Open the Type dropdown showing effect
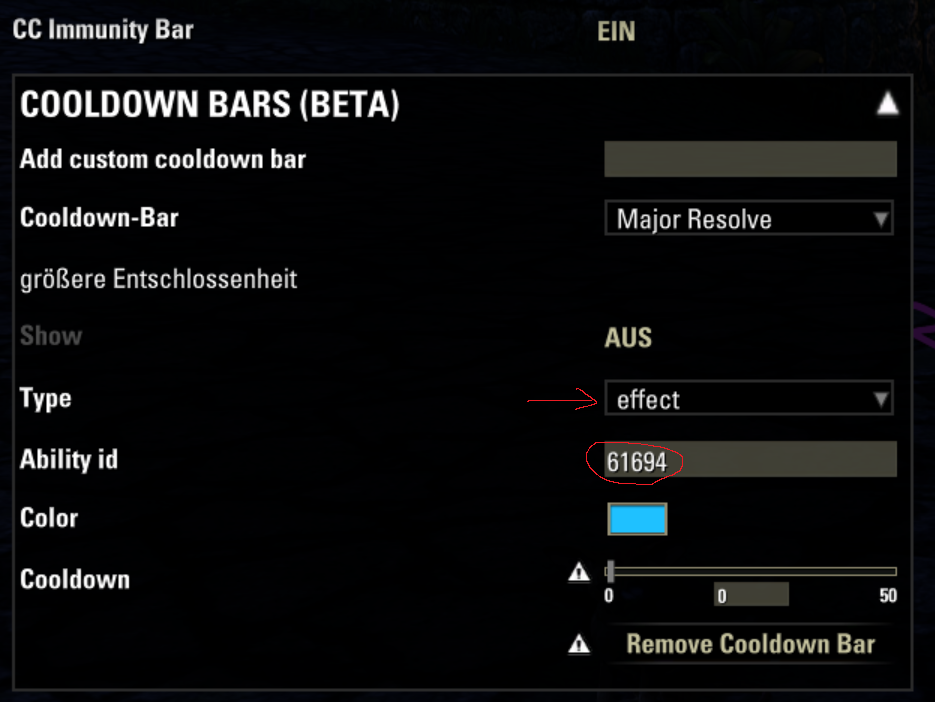 pos(748,400)
